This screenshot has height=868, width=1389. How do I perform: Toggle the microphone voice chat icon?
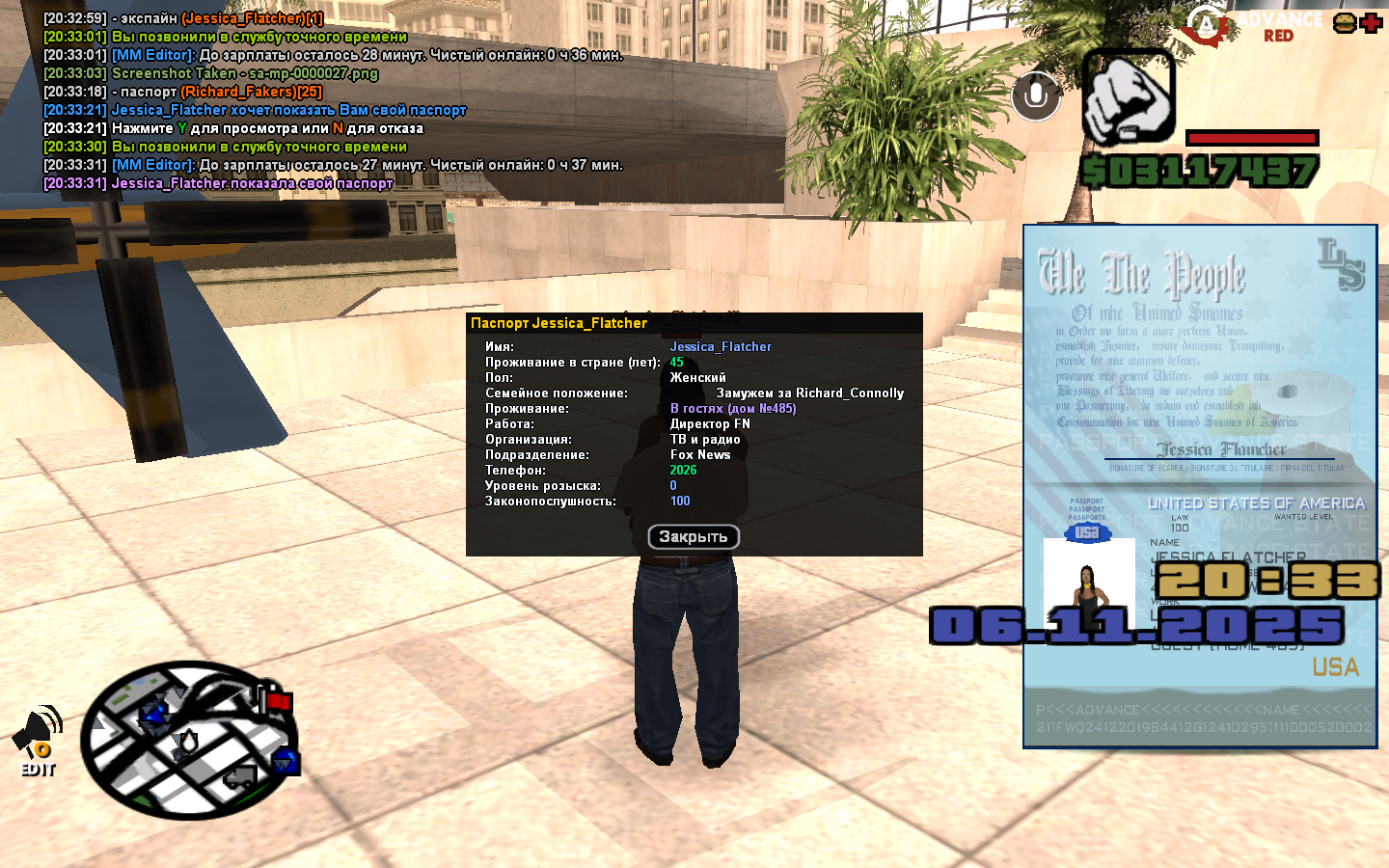(x=1036, y=95)
